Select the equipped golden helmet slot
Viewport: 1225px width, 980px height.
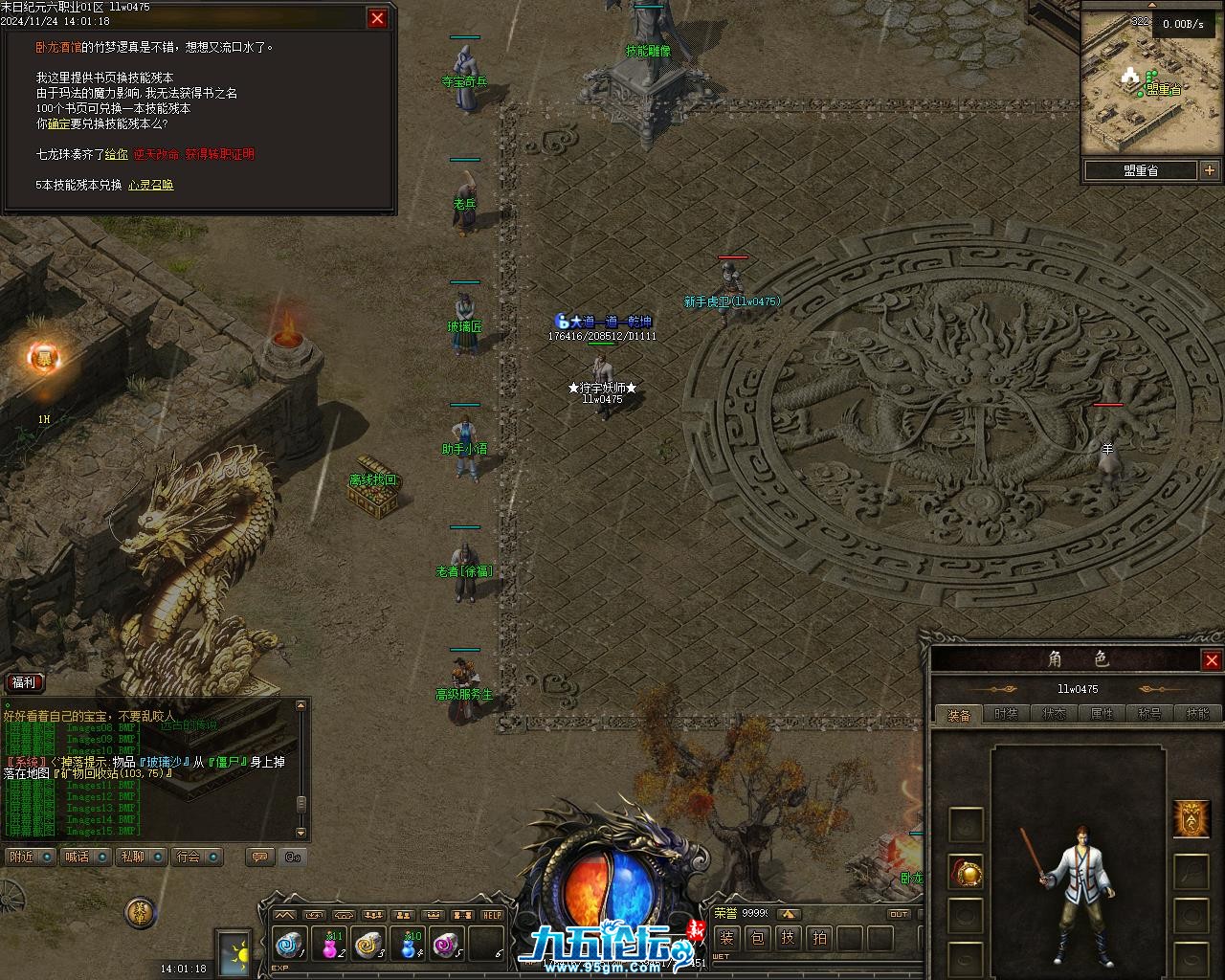click(966, 872)
